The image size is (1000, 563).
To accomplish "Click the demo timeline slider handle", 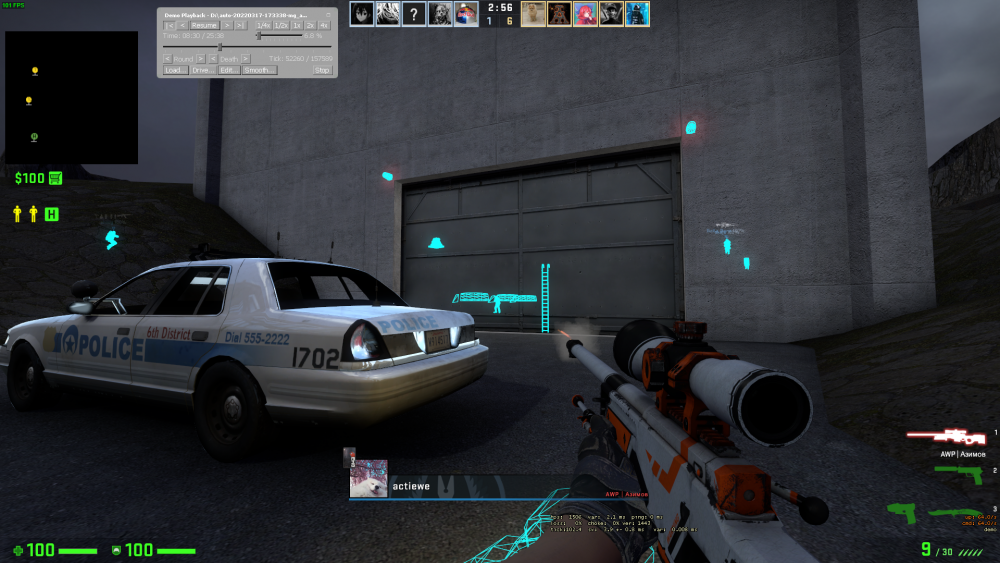I will [220, 46].
